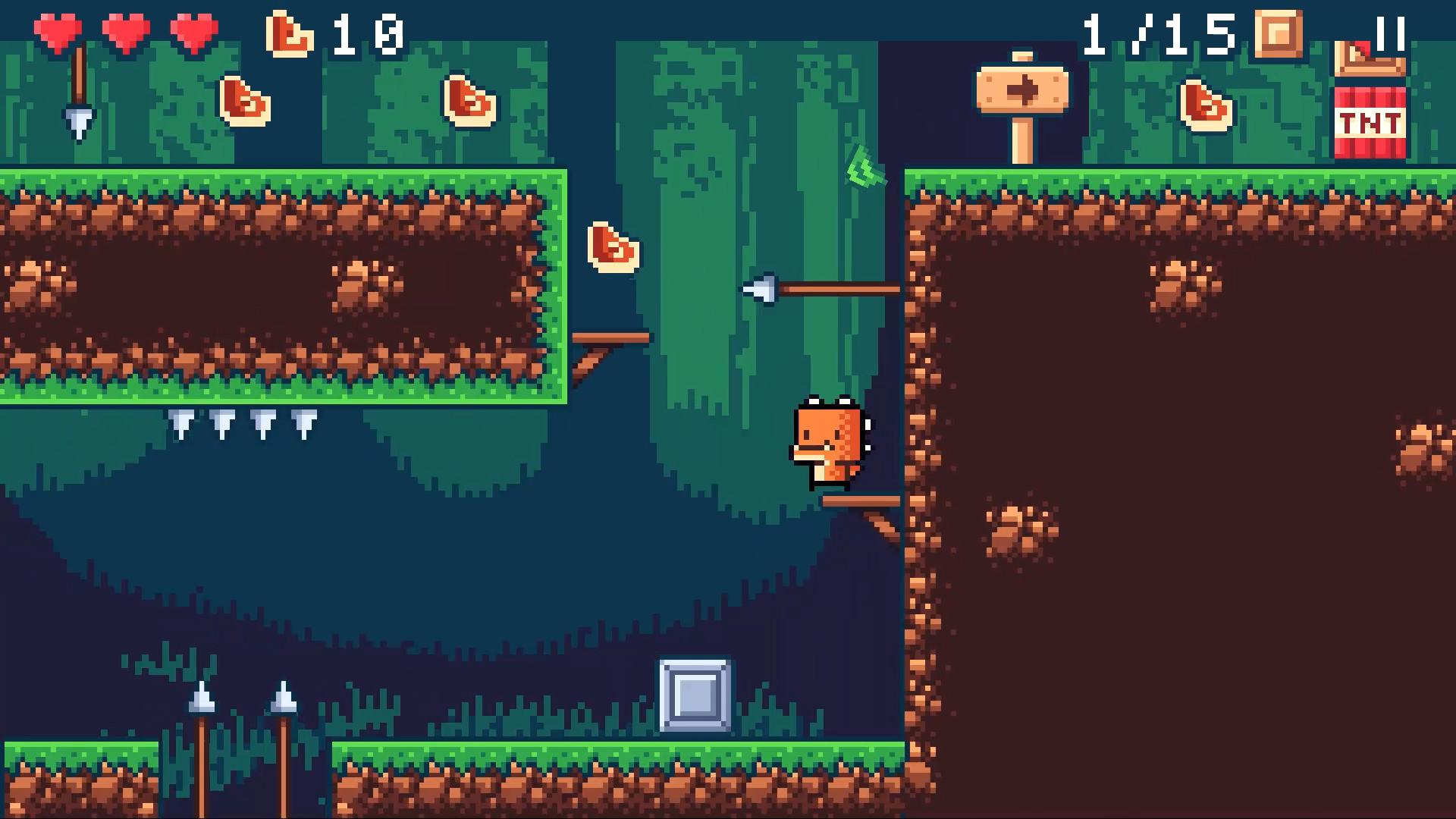The image size is (1456, 819).
Task: Click the meat collectible right of the hearts
Action: tap(244, 102)
